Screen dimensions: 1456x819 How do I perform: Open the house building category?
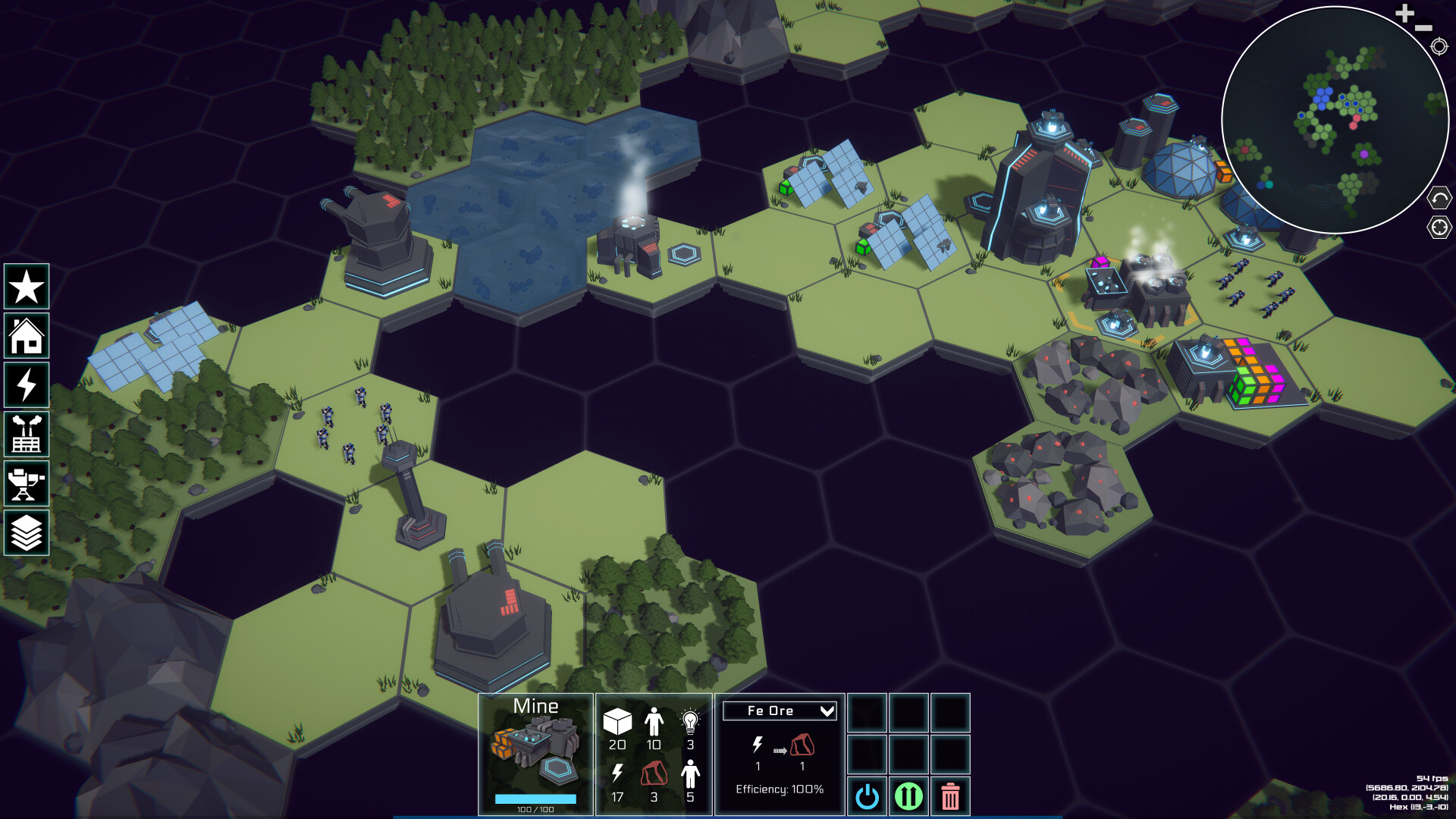coord(27,336)
